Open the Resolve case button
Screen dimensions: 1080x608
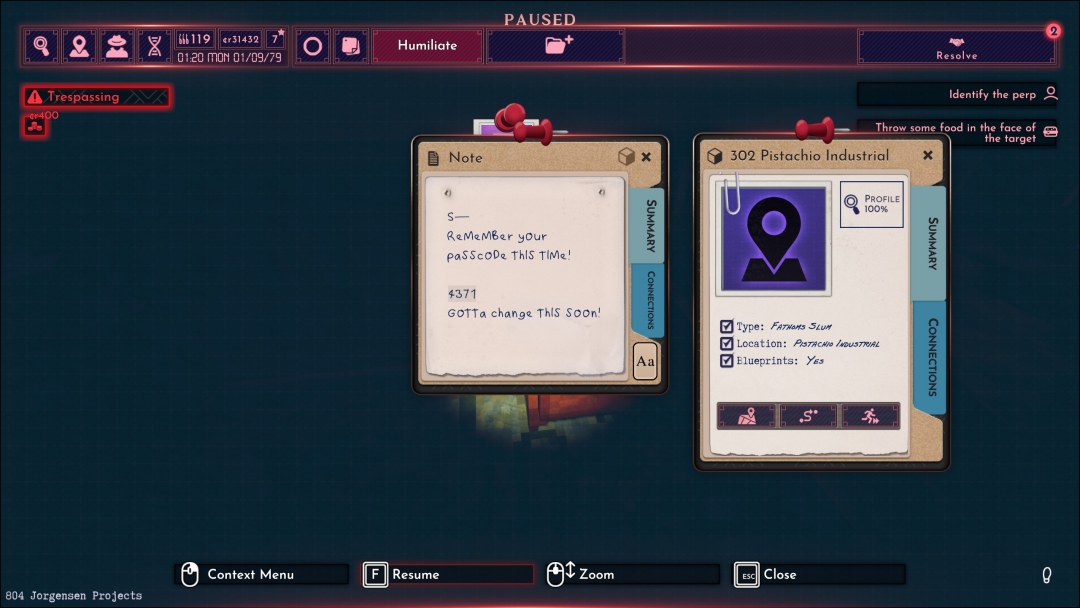point(956,46)
